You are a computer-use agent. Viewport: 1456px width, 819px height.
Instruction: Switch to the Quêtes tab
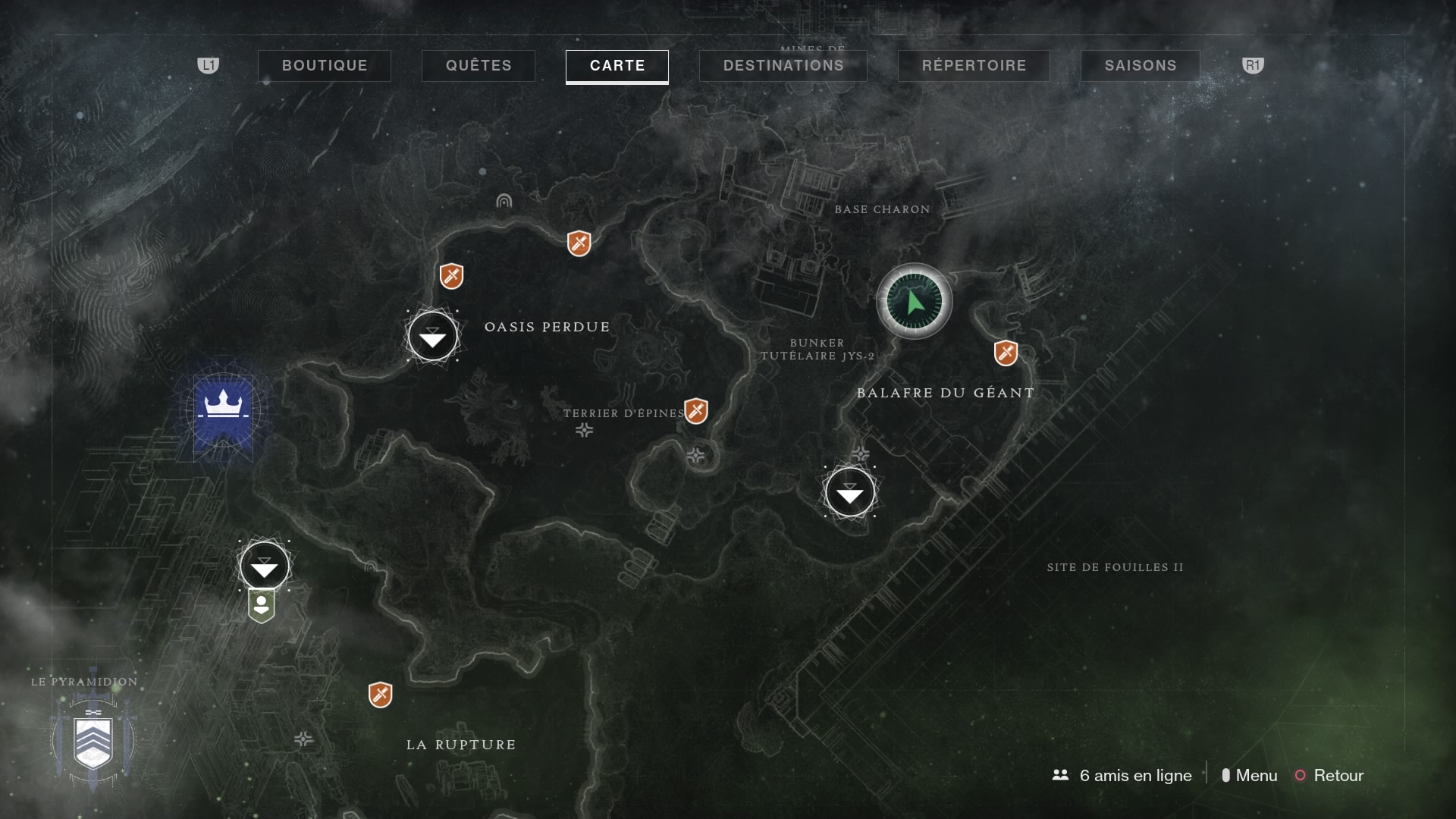pyautogui.click(x=478, y=65)
